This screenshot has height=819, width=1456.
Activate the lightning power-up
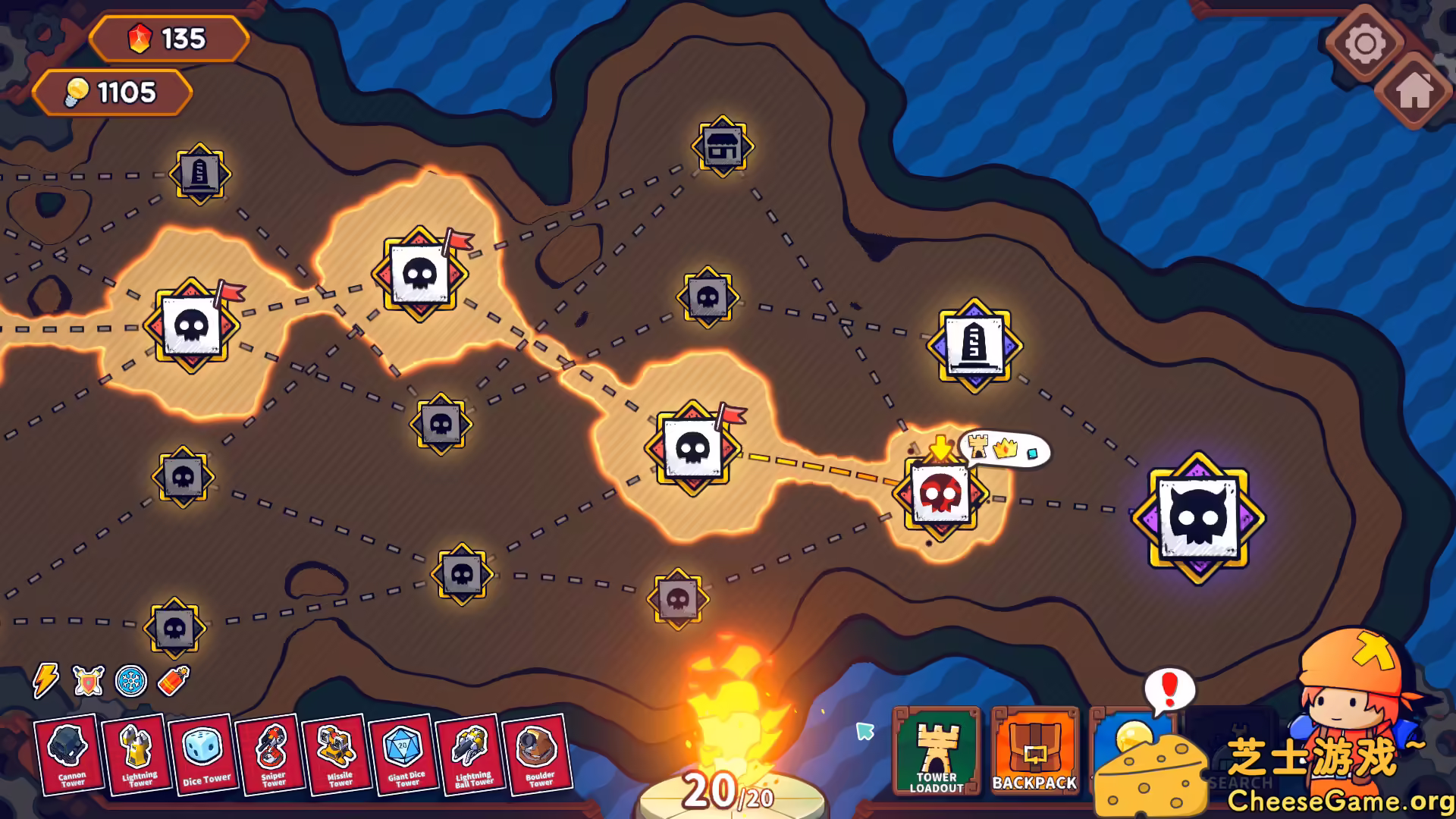pyautogui.click(x=45, y=681)
